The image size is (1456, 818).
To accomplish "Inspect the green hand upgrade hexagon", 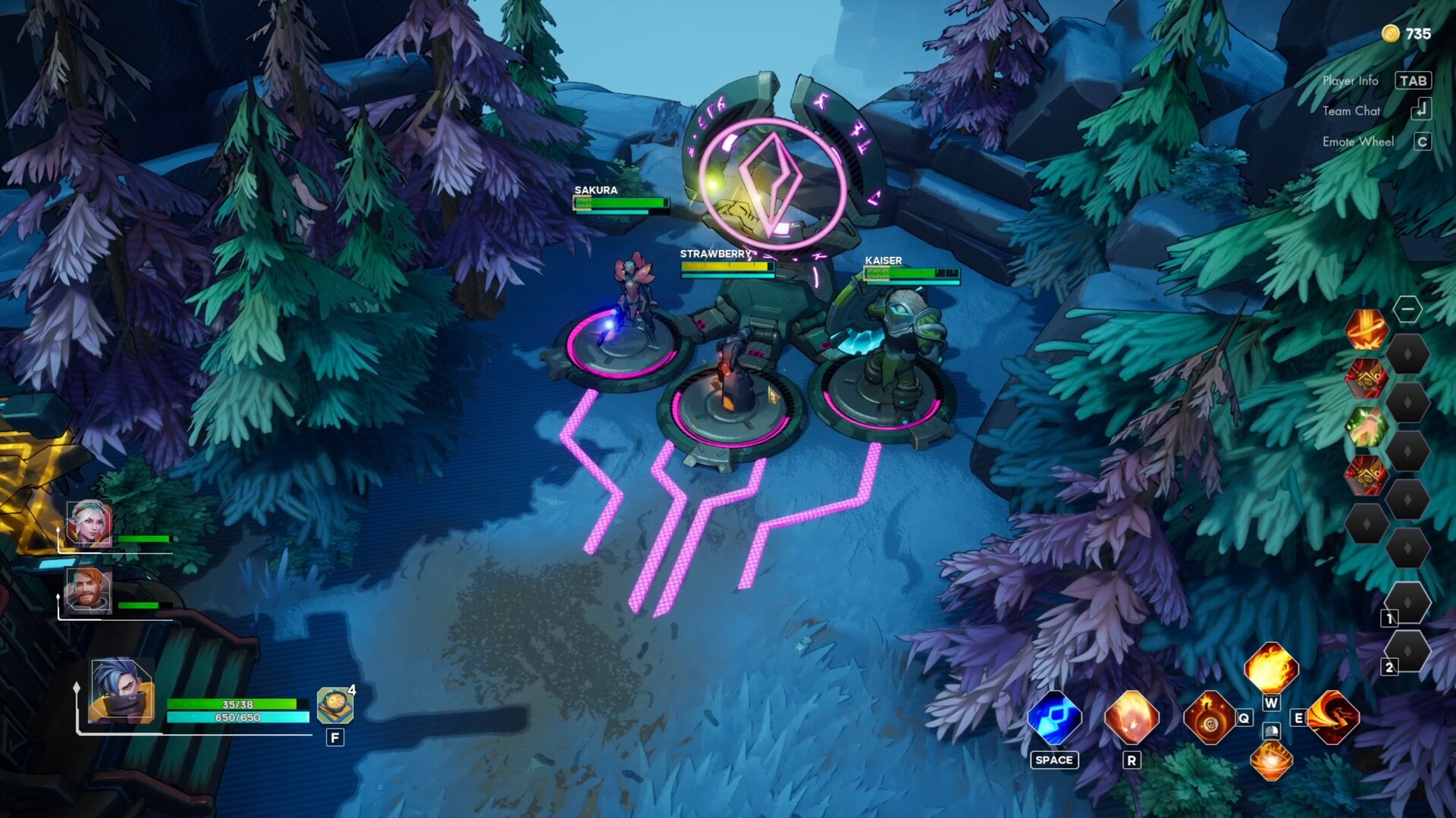I will pos(1367,427).
